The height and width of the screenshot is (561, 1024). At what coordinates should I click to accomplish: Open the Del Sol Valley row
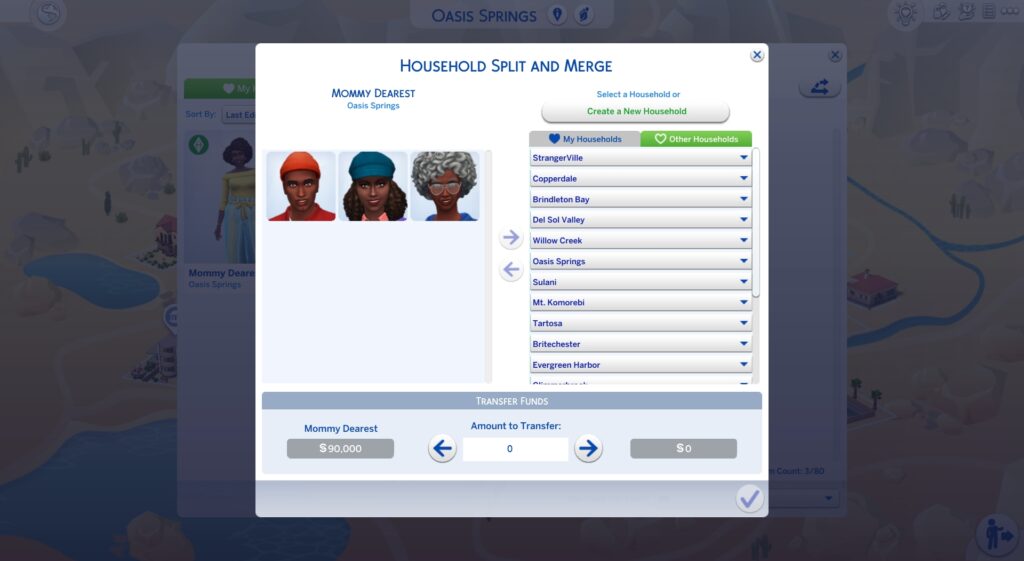pos(640,220)
